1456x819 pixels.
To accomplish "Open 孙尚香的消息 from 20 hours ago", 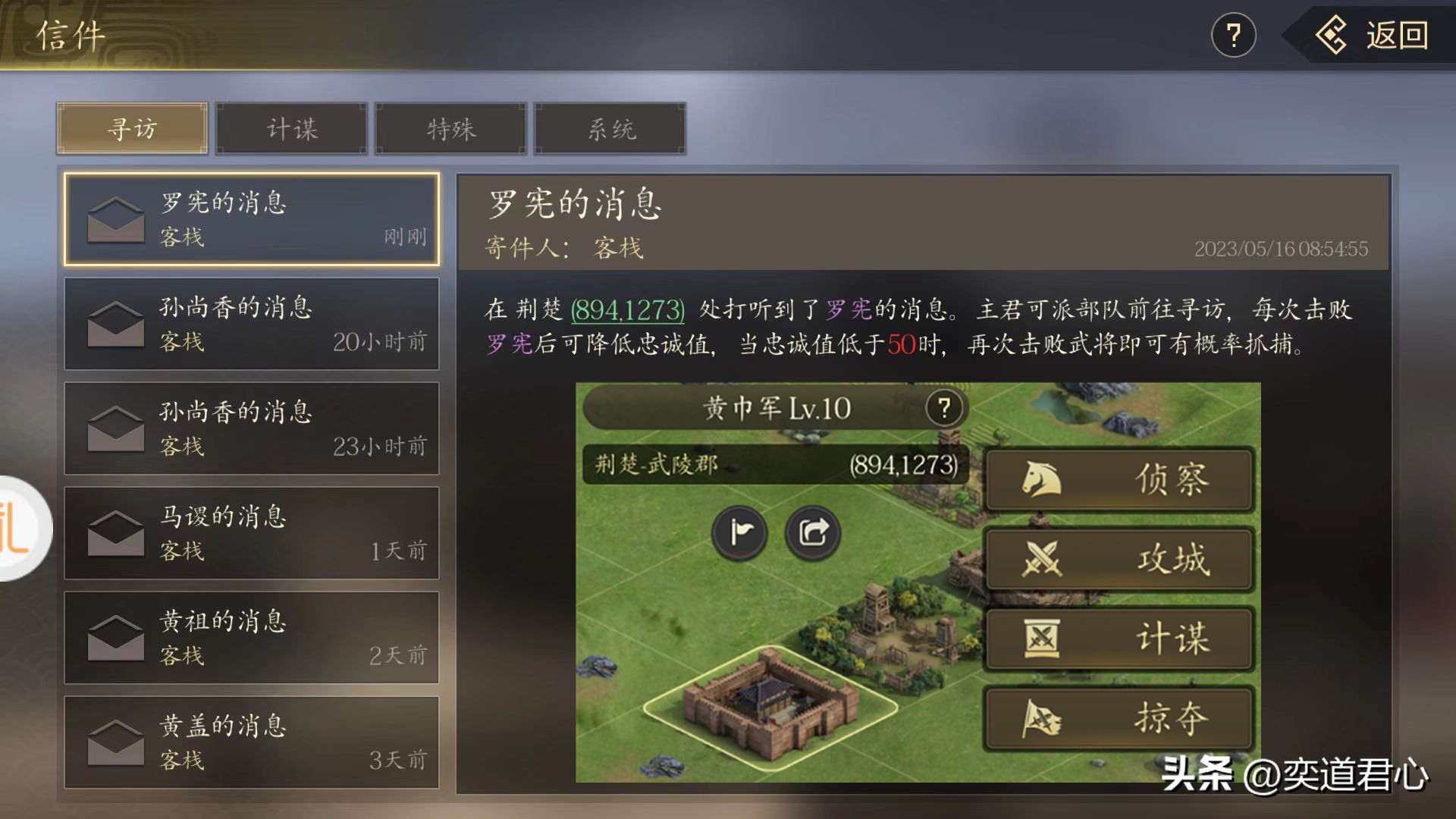I will (252, 325).
